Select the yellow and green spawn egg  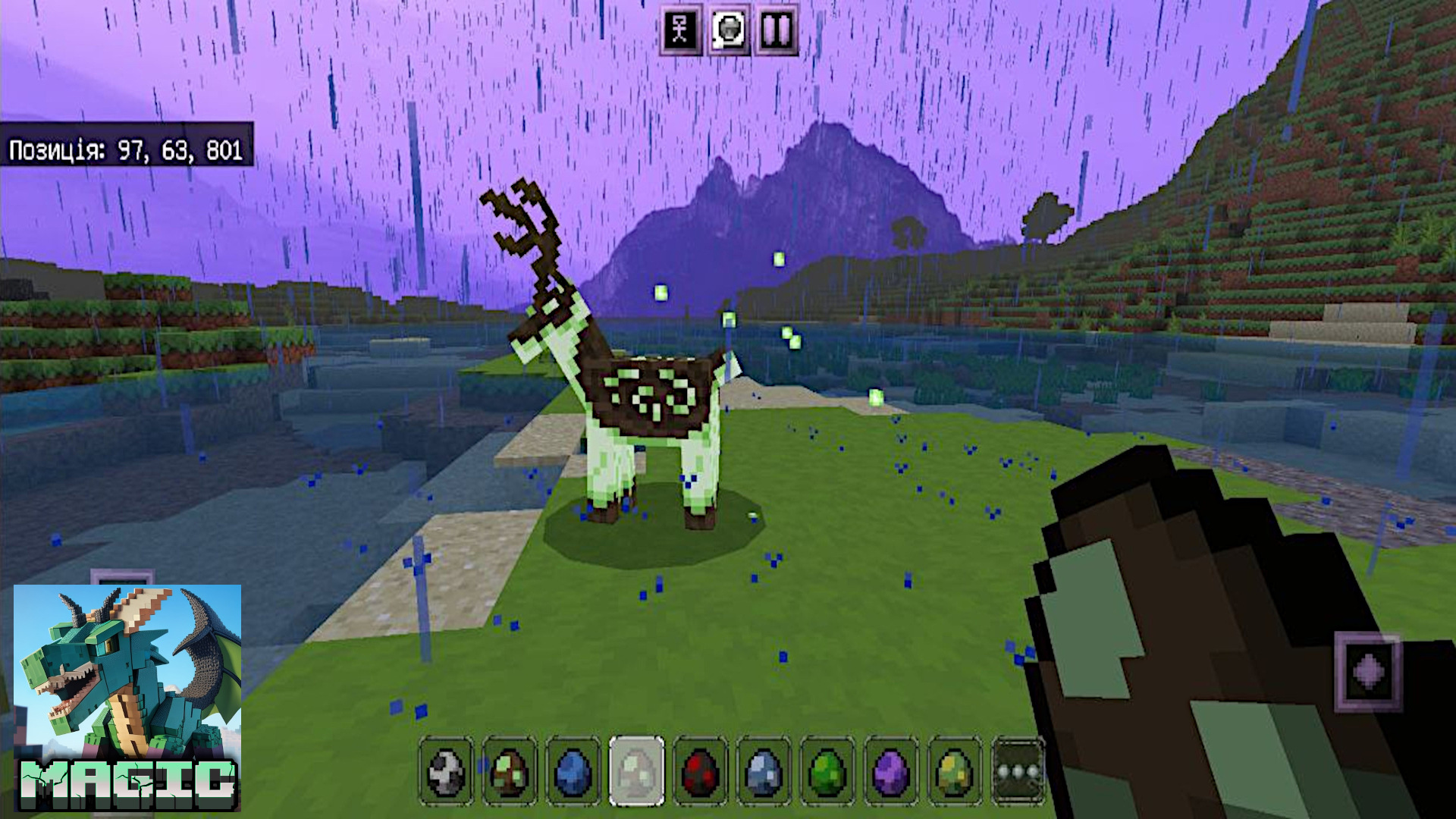coord(954,771)
